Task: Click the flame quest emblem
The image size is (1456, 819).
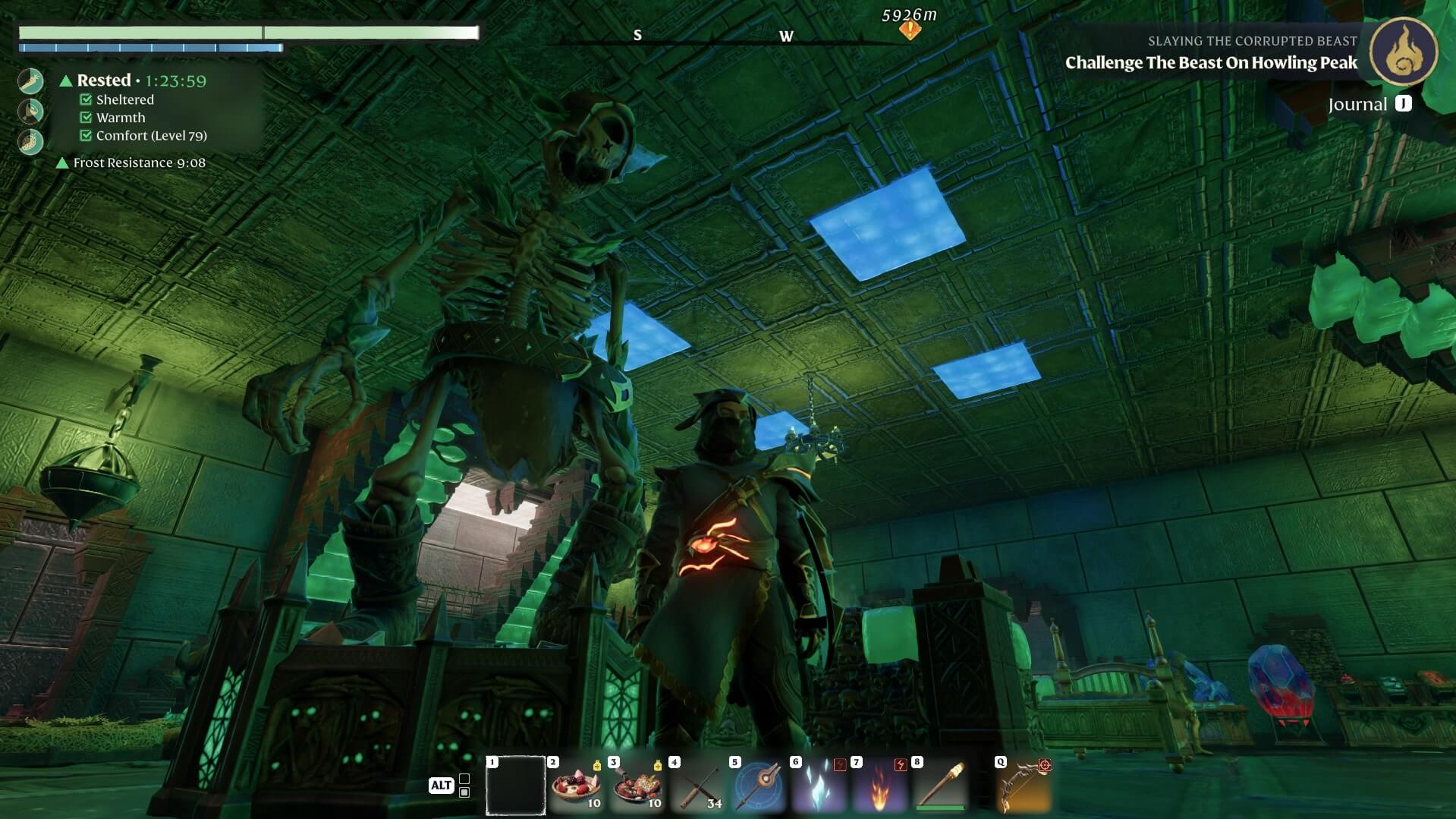Action: [x=1403, y=52]
